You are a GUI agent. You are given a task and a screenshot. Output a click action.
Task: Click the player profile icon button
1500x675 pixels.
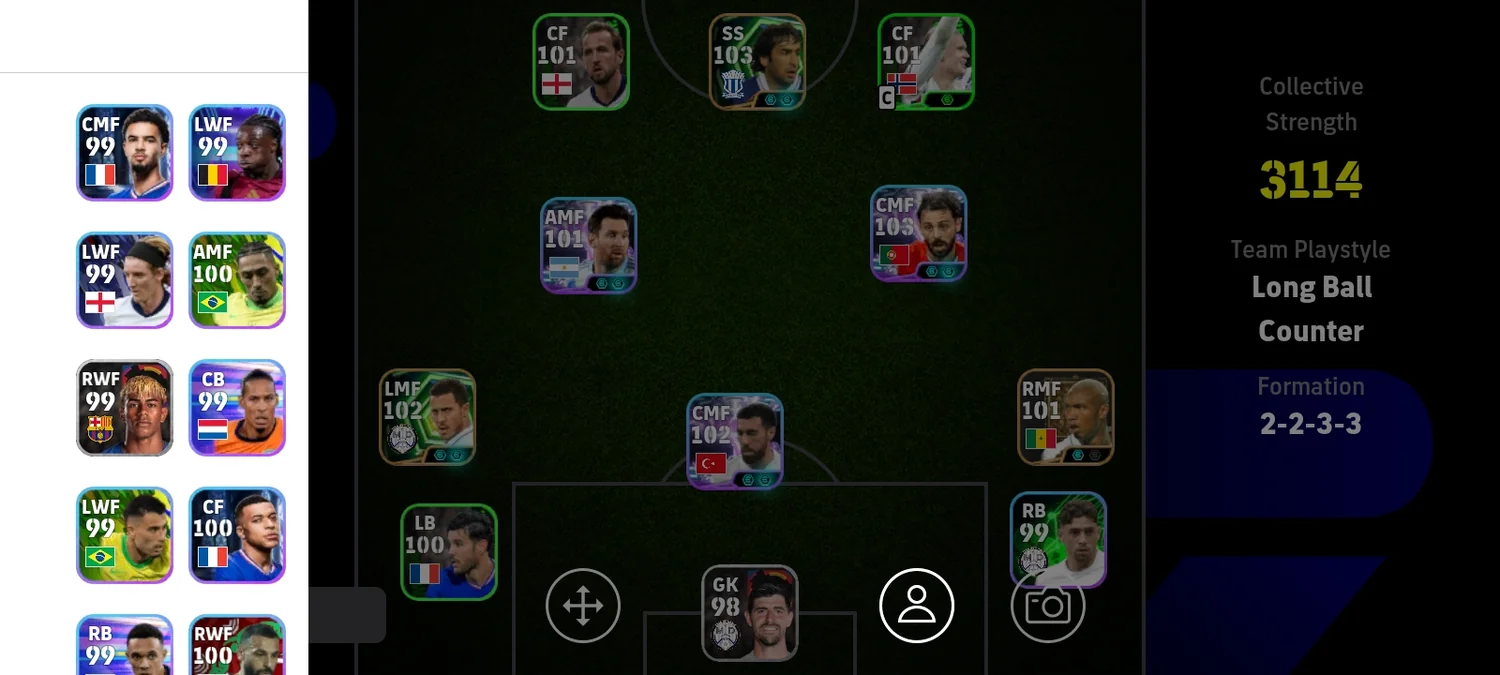coord(916,606)
